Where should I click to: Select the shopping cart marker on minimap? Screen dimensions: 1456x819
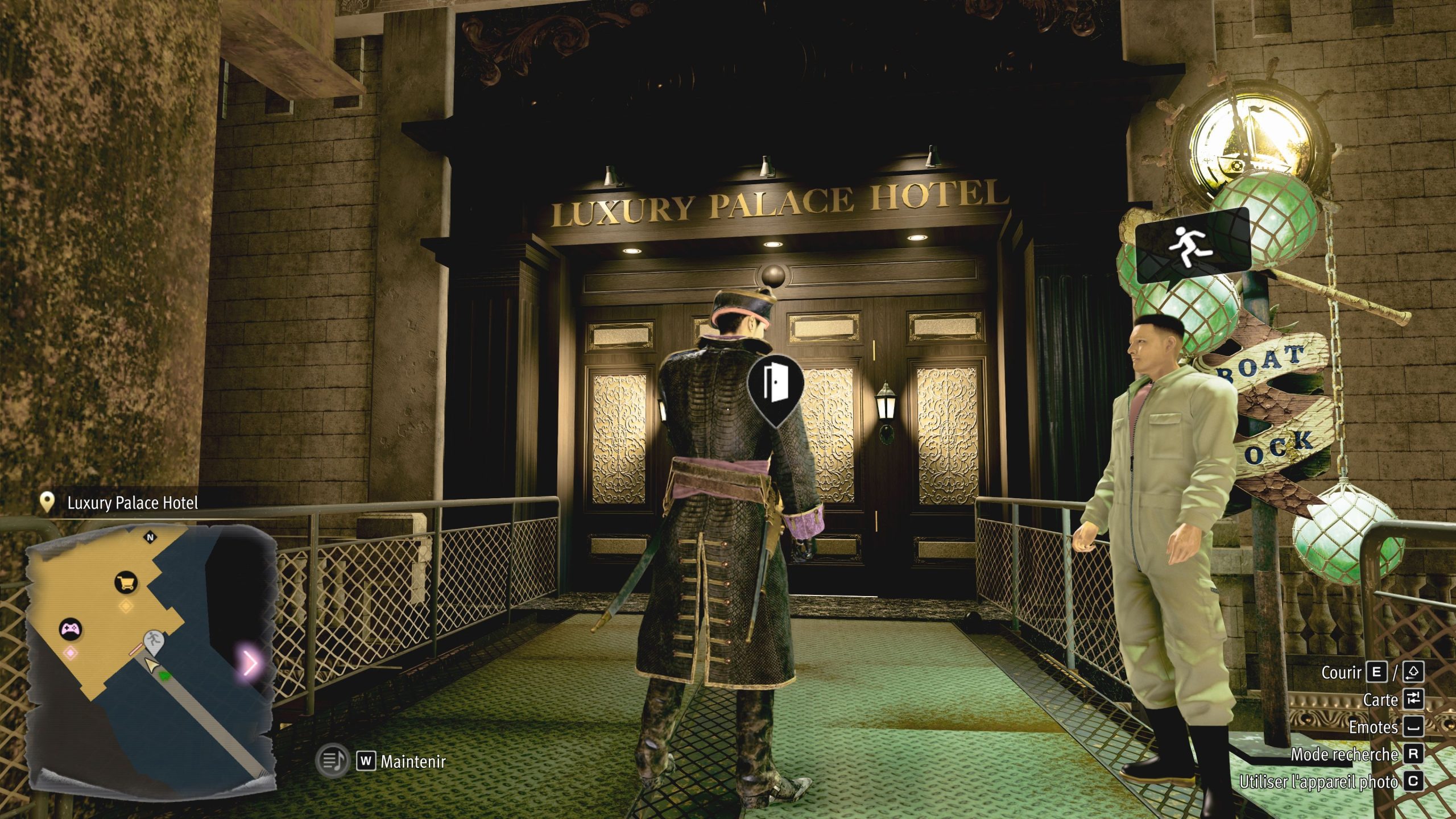click(x=126, y=582)
